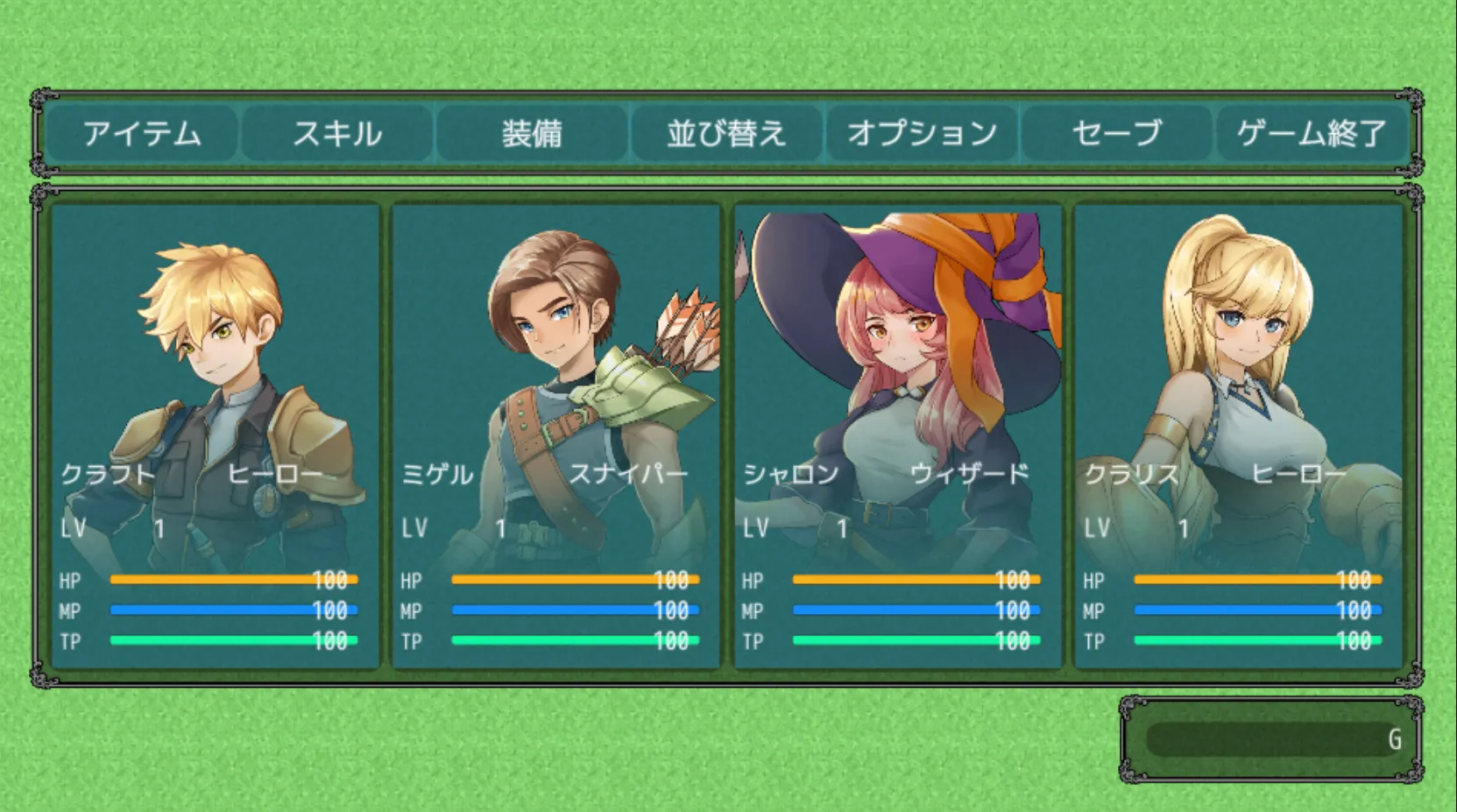Viewport: 1457px width, 812px height.
Task: Select the クラリス hero character card
Action: pos(1239,436)
